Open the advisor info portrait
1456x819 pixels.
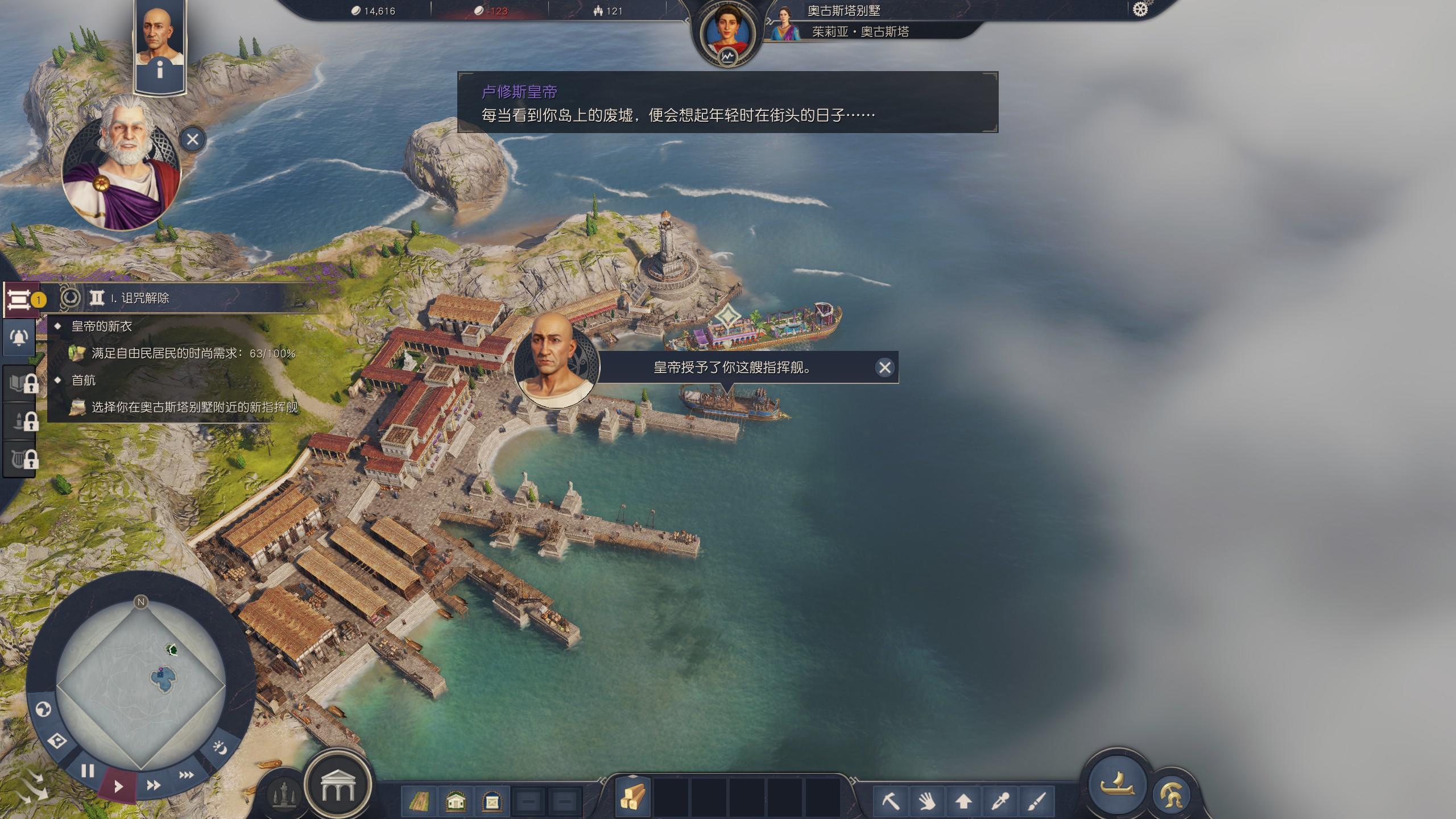tap(160, 45)
